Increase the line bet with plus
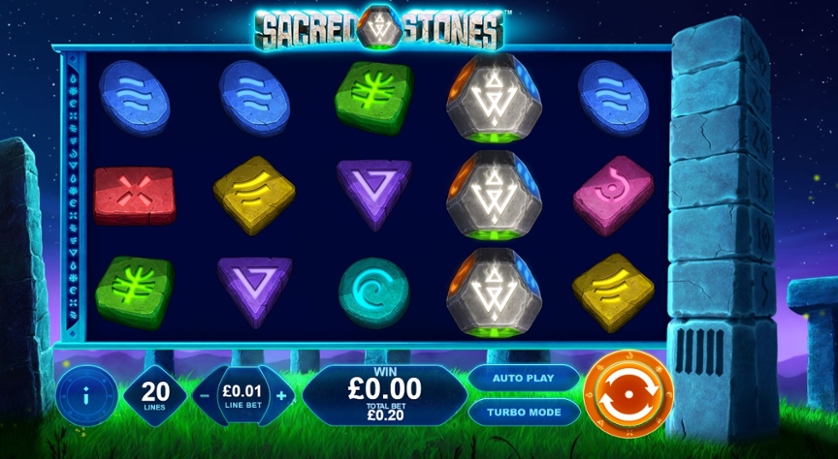Screen dimensions: 838x459 281,395
